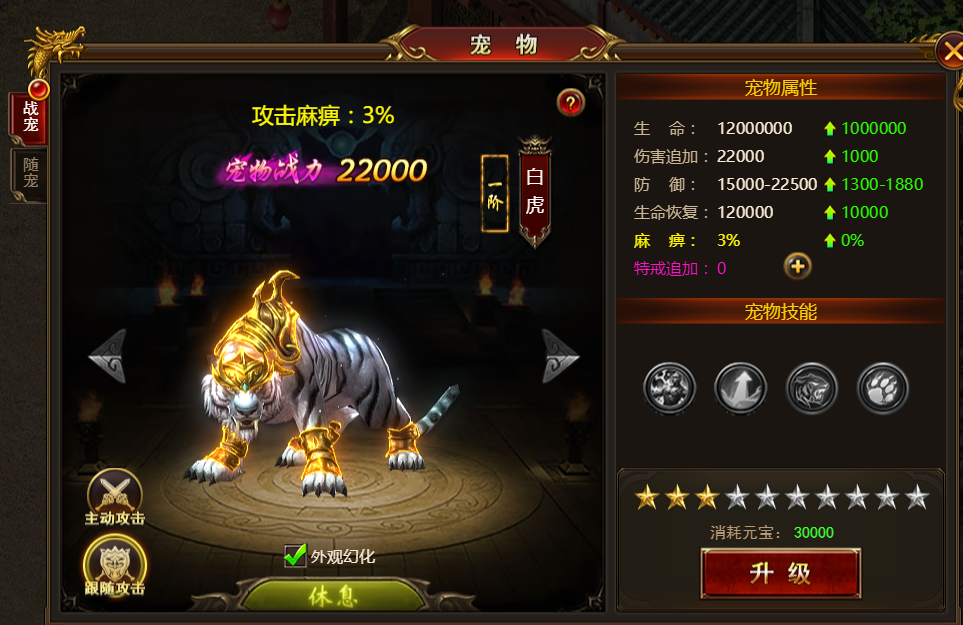Select the upward arrow pet skill
Image resolution: width=963 pixels, height=625 pixels.
(740, 387)
